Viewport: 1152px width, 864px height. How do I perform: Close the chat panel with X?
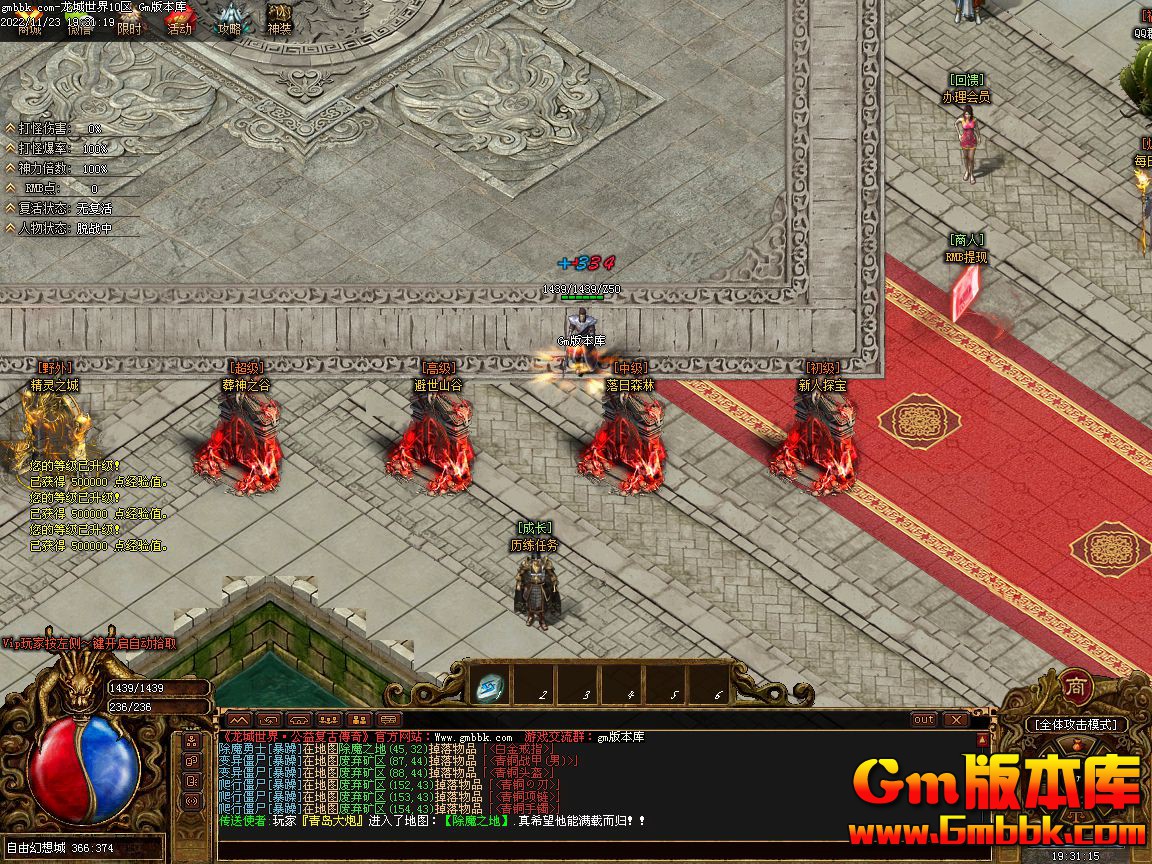tap(956, 719)
